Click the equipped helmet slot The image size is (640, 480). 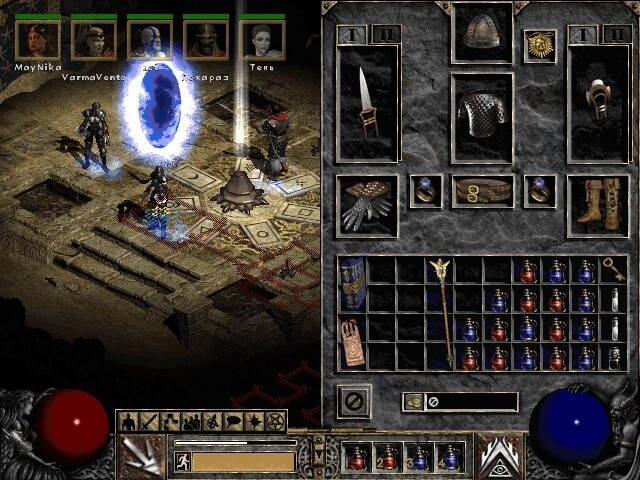coord(482,33)
